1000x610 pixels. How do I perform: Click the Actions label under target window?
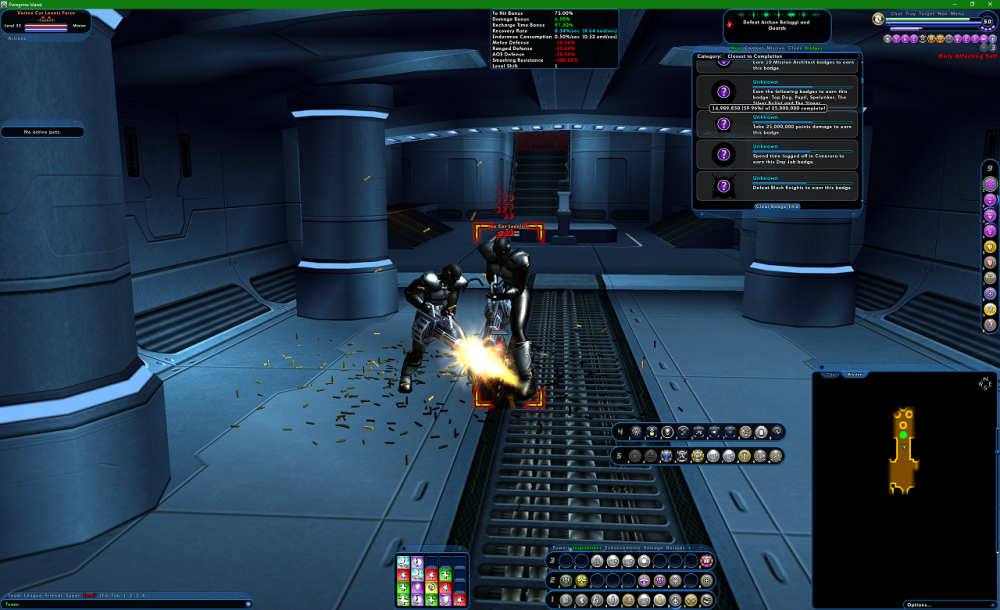click(17, 38)
